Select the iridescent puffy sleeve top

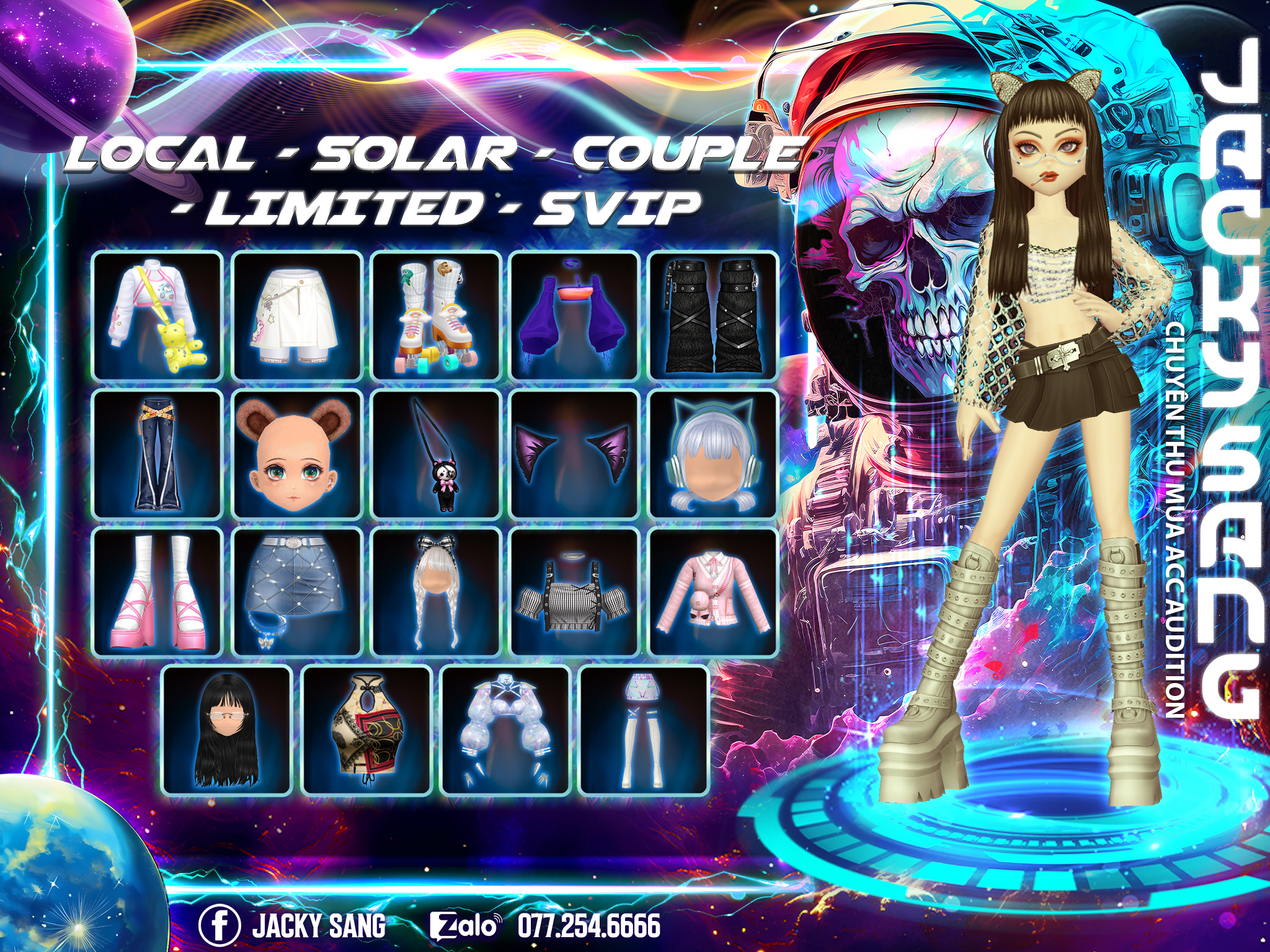(505, 730)
